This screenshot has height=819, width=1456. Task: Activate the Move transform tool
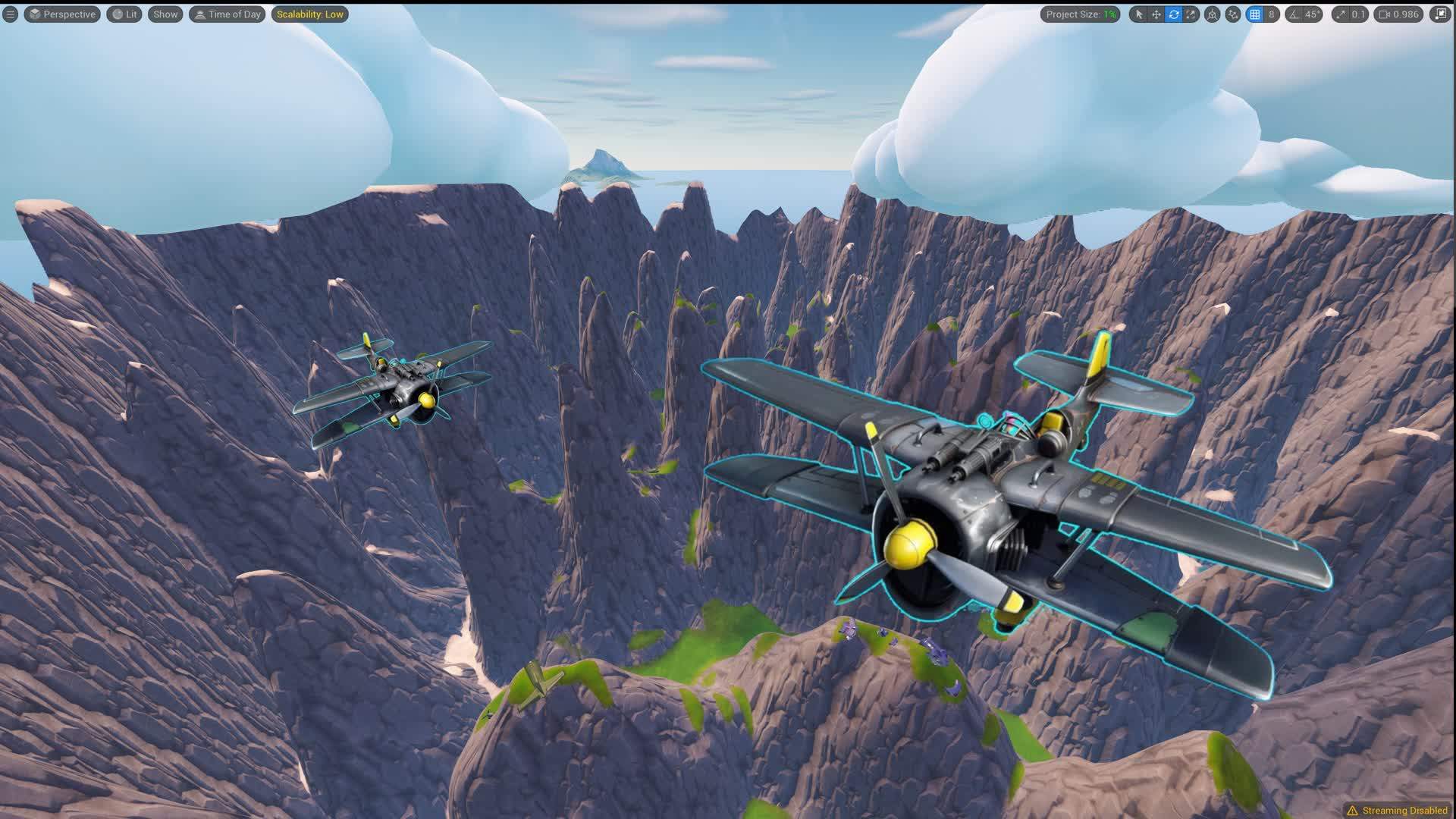point(1155,14)
